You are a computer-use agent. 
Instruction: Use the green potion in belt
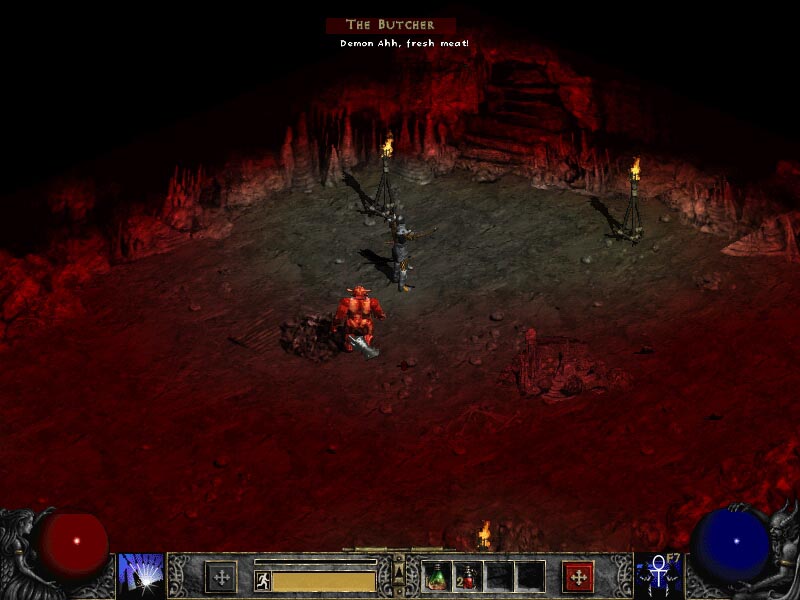click(x=437, y=577)
